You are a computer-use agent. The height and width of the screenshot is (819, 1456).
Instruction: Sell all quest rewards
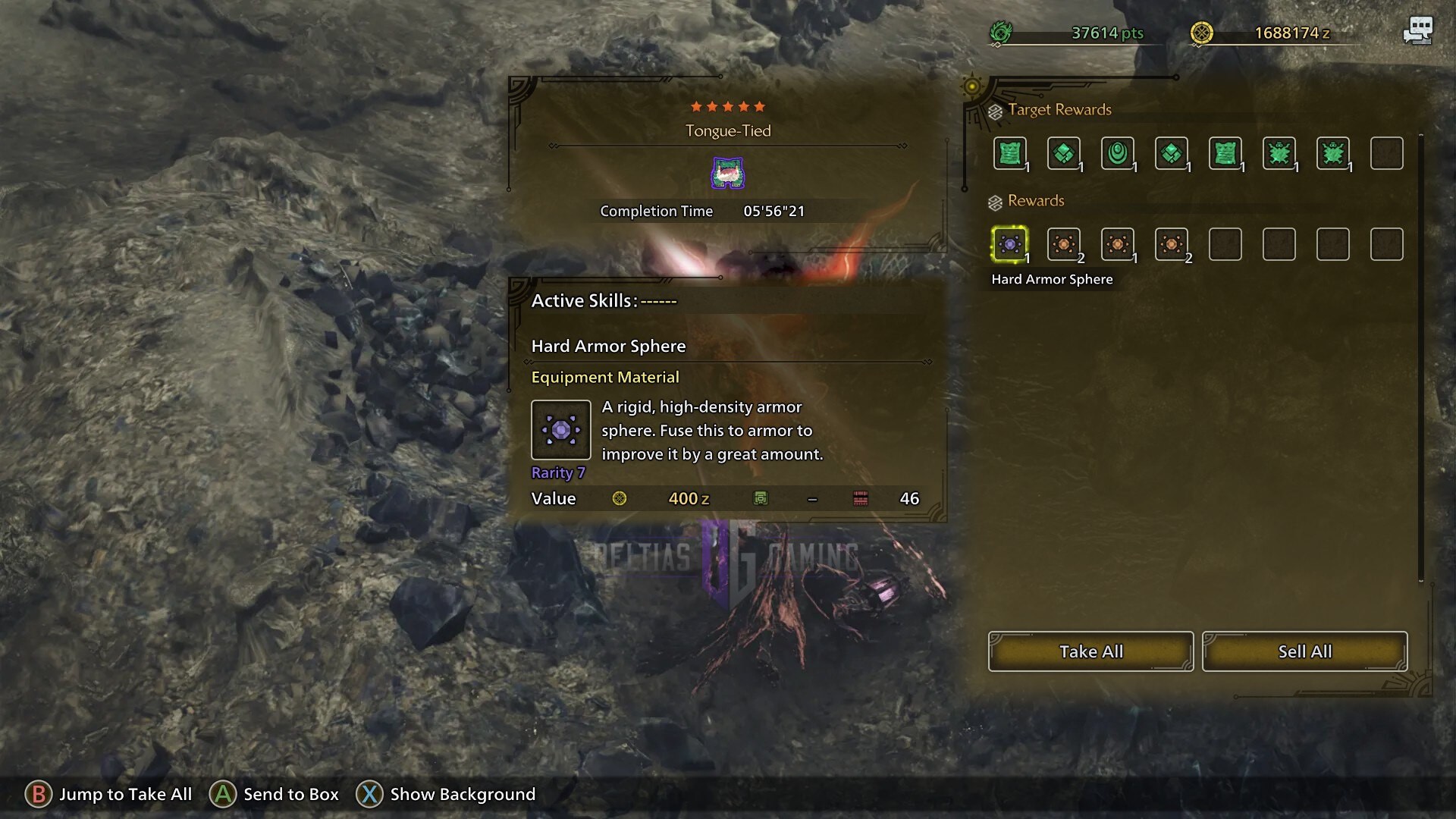[1304, 651]
